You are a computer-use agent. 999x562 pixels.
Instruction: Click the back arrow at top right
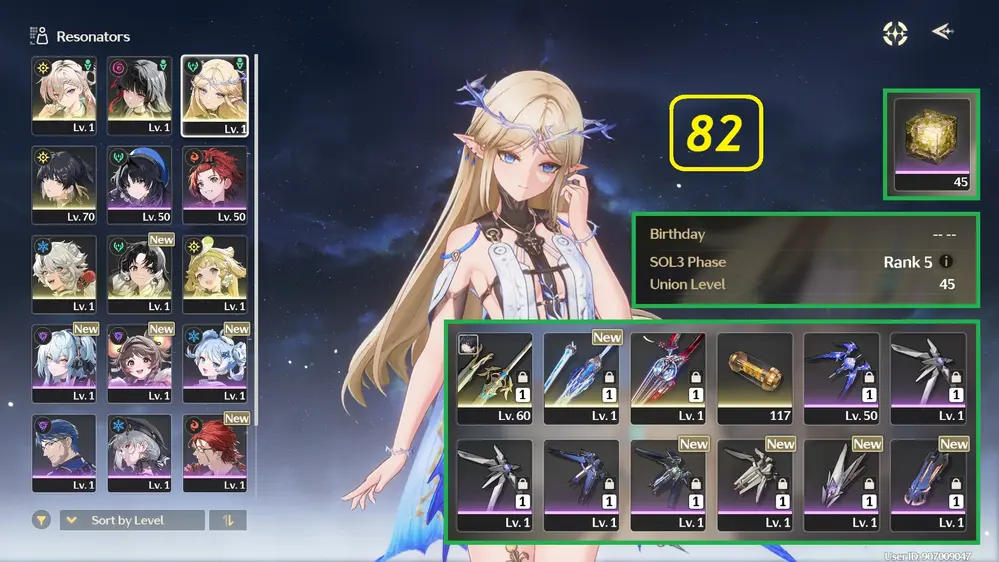pyautogui.click(x=941, y=32)
